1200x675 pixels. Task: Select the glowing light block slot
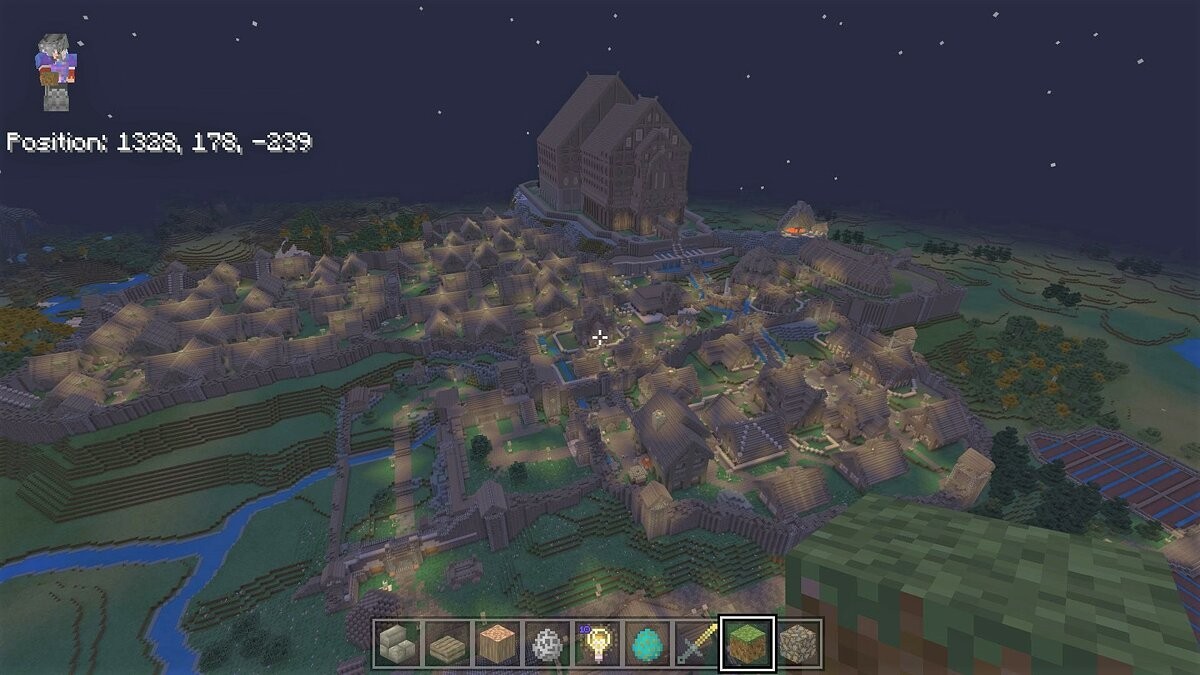tap(597, 643)
